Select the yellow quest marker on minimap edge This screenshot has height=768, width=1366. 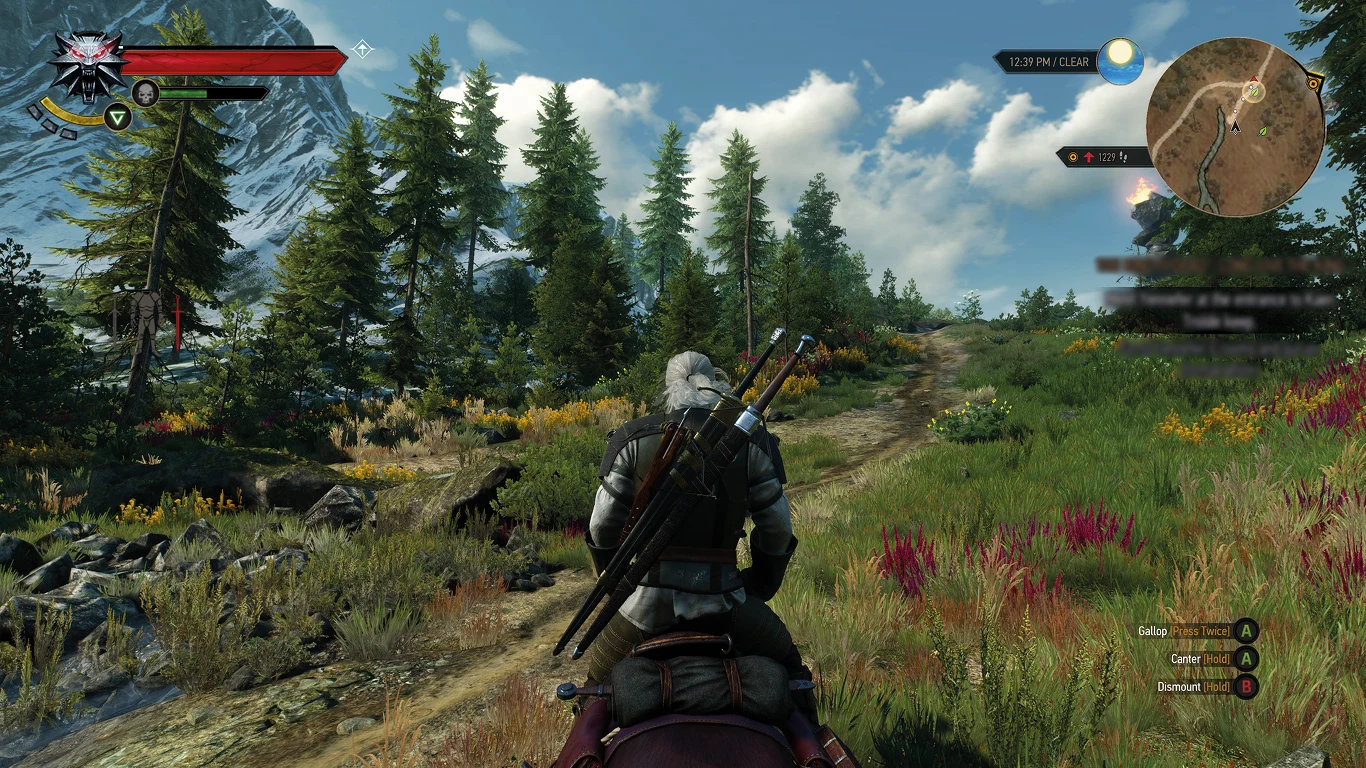tap(1313, 84)
